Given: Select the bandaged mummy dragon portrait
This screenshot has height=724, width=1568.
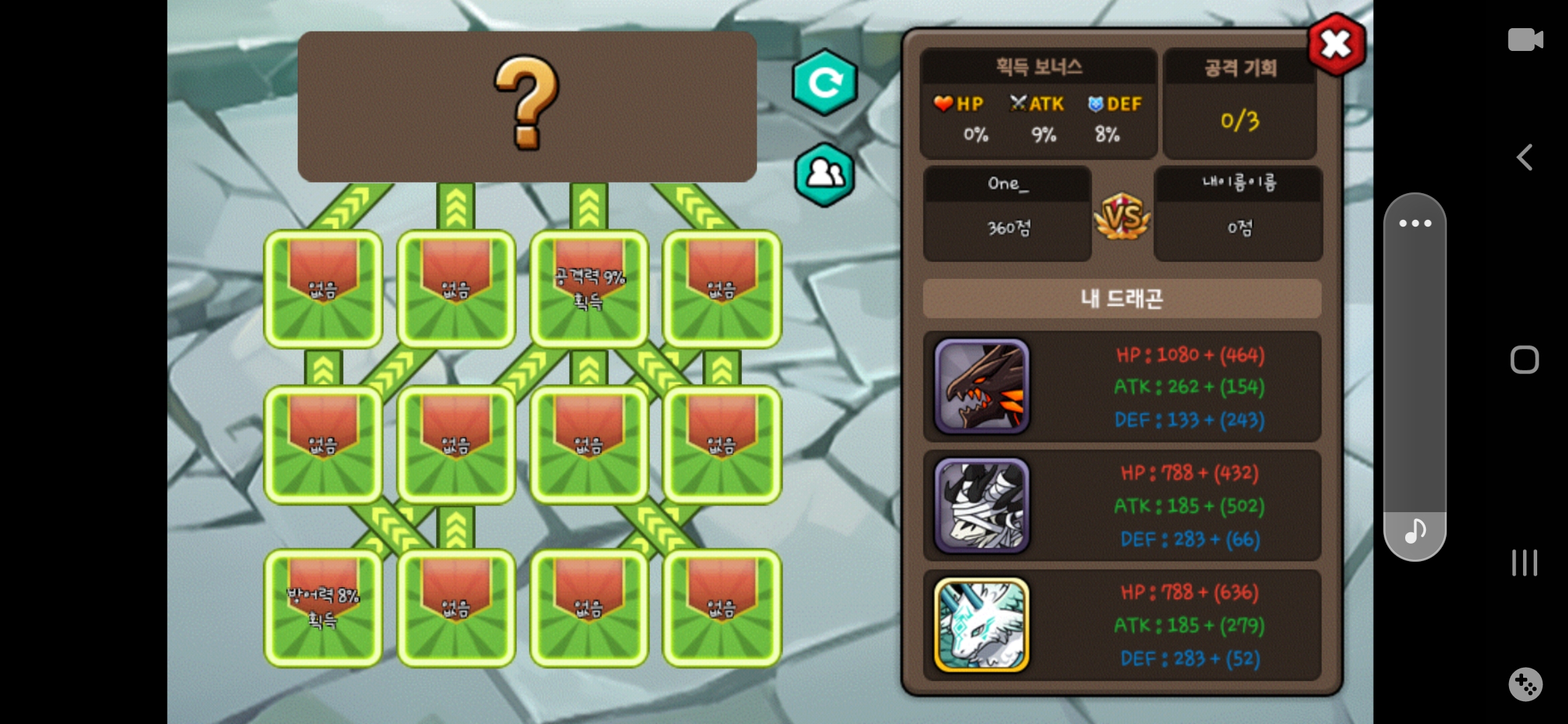Looking at the screenshot, I should (x=982, y=505).
